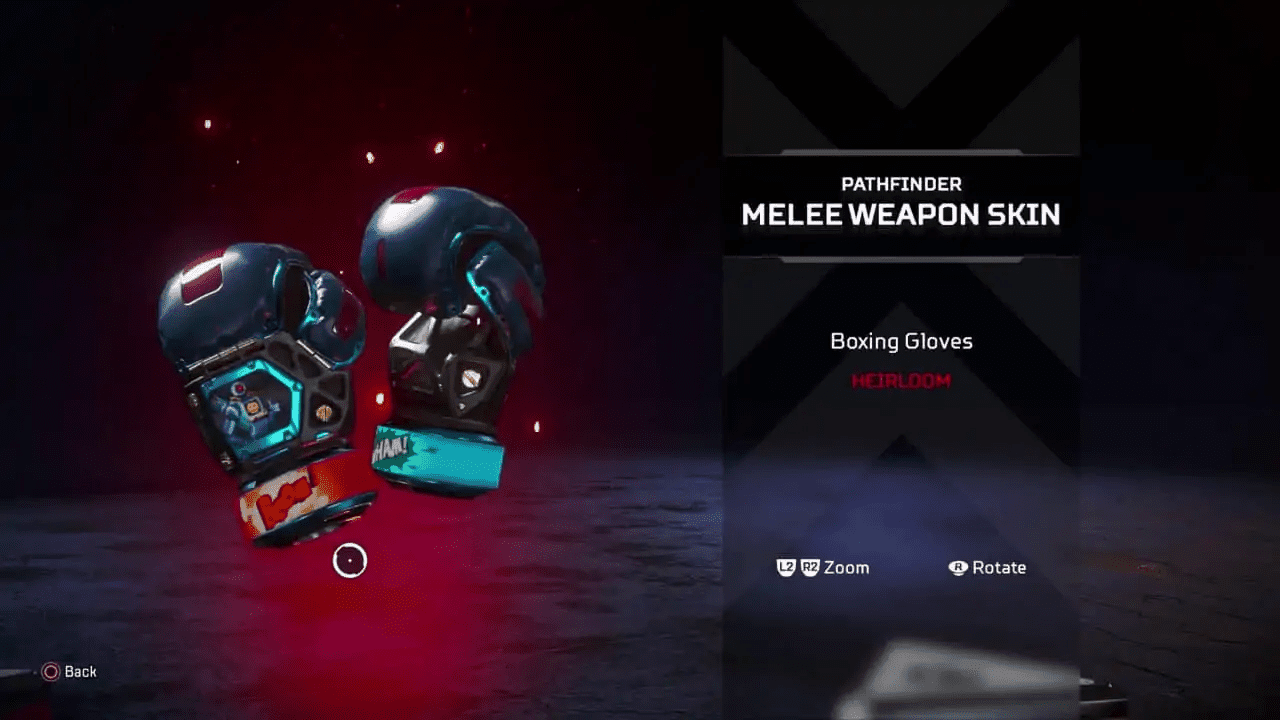Viewport: 1280px width, 720px height.
Task: Click the HEIRLOOM rarity label
Action: click(x=899, y=380)
